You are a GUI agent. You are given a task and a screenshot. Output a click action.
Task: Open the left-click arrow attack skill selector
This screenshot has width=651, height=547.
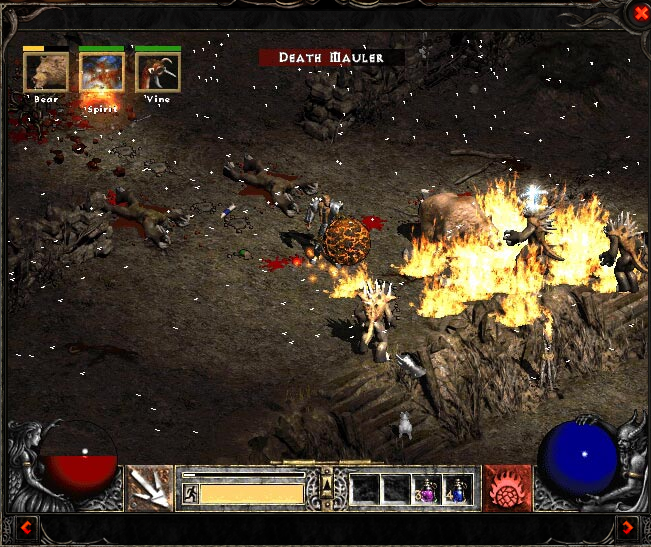(x=148, y=488)
